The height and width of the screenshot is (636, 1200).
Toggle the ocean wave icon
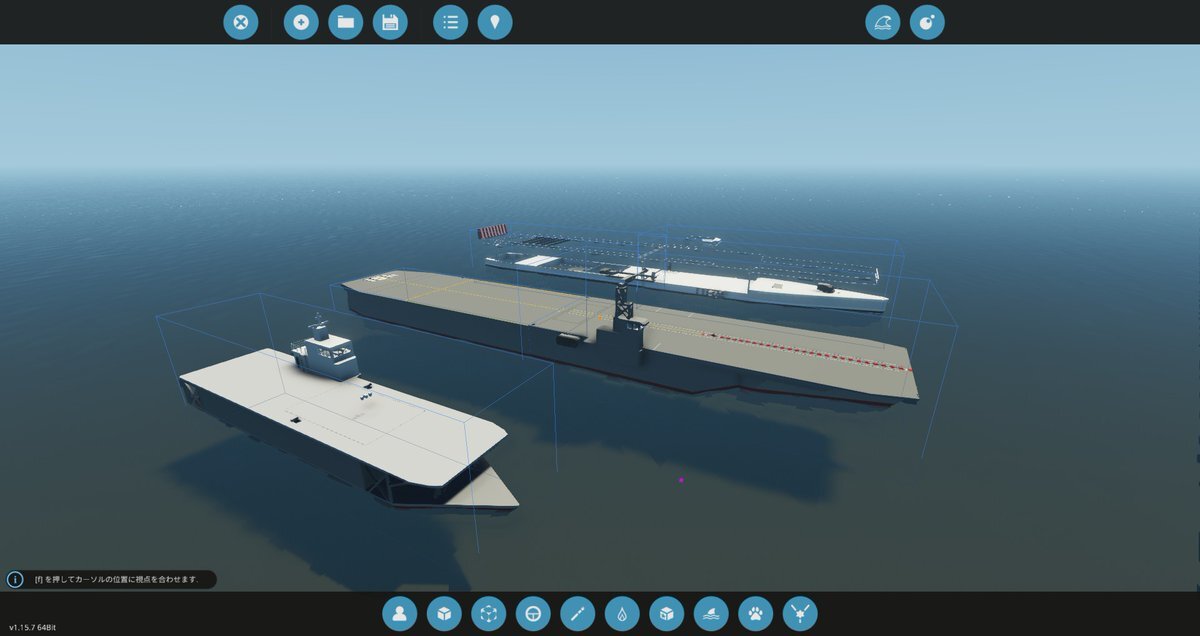883,22
